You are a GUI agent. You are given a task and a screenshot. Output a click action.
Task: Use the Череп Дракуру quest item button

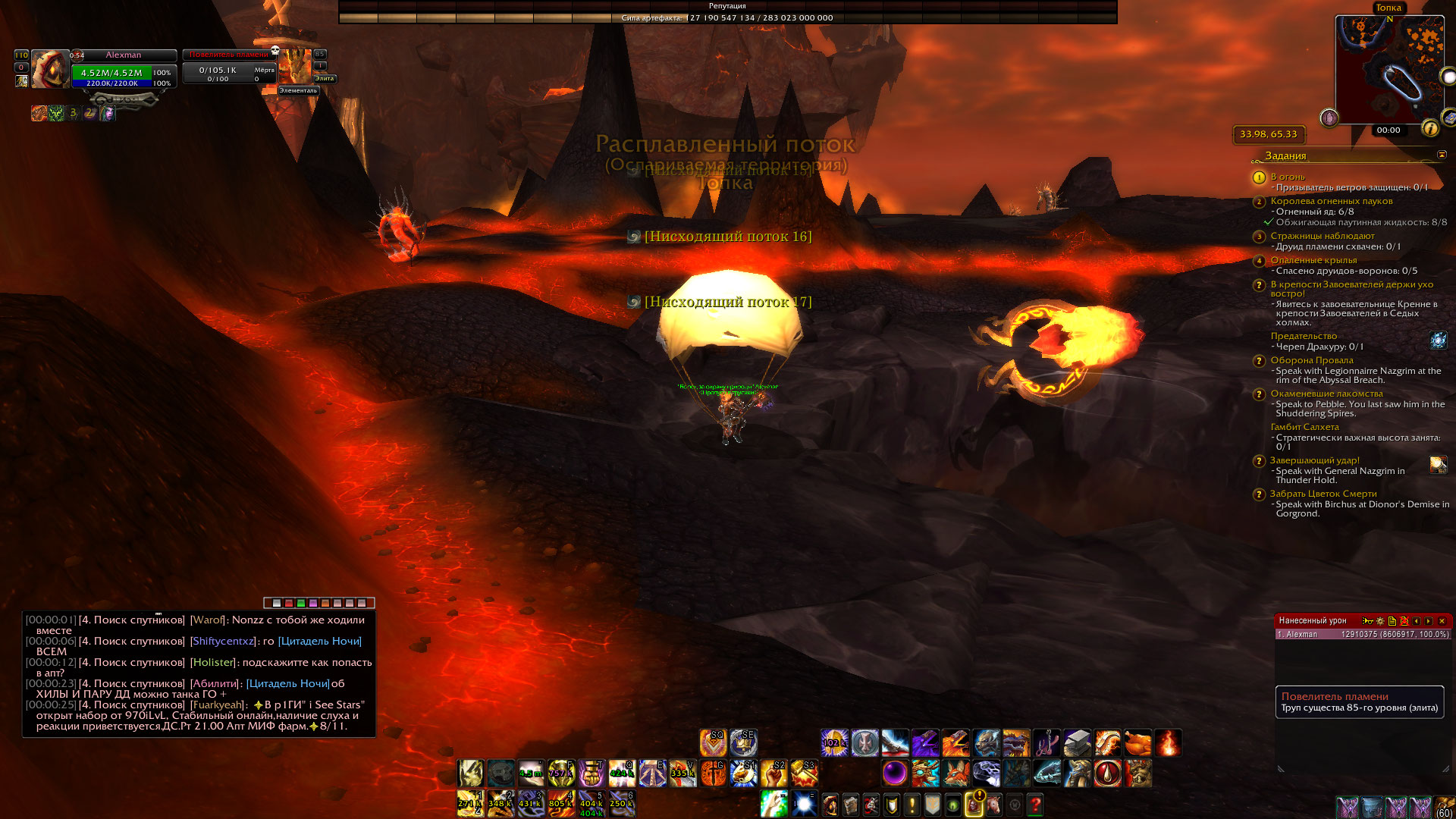tap(1439, 340)
